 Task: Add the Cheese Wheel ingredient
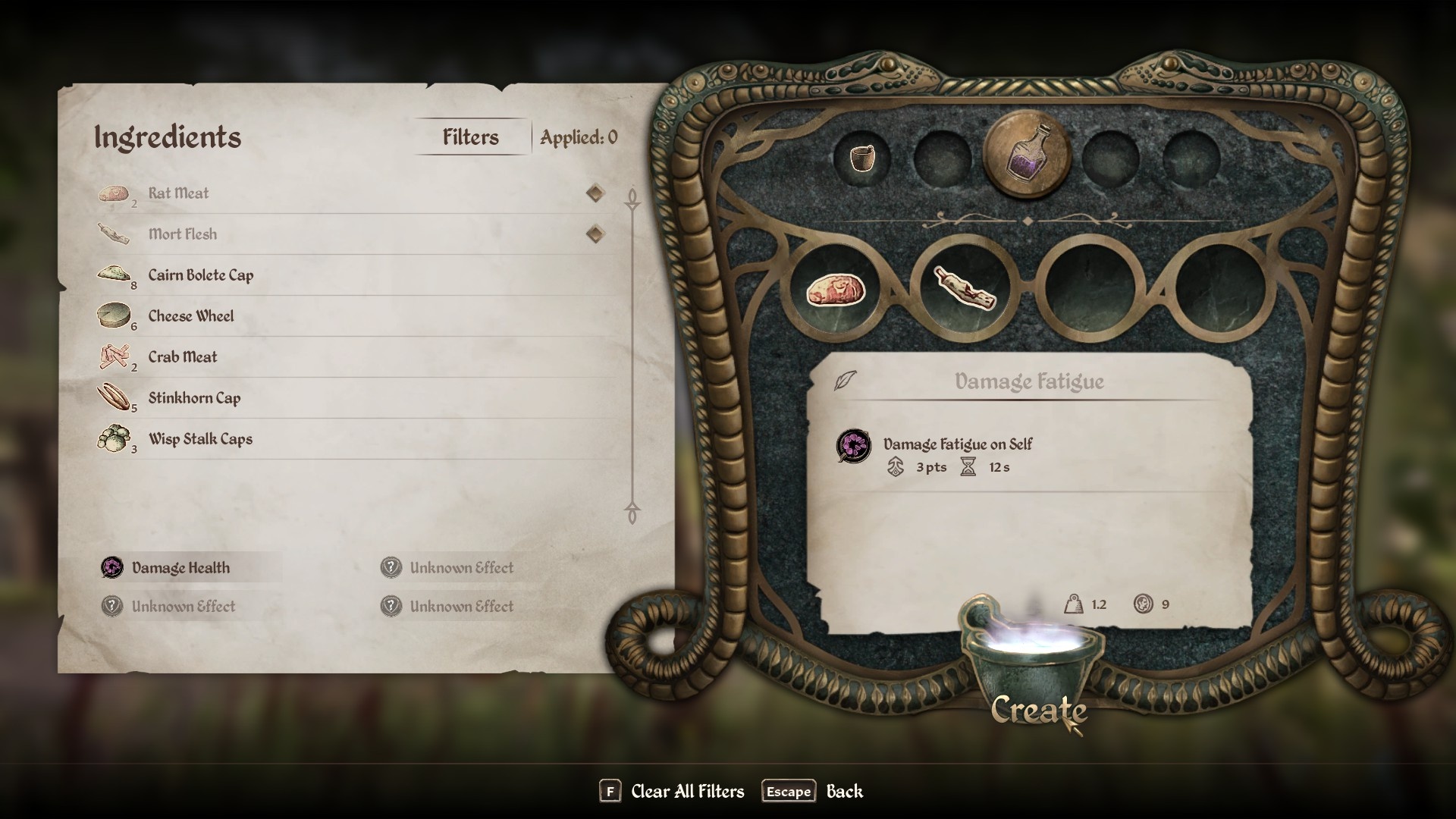[x=191, y=316]
